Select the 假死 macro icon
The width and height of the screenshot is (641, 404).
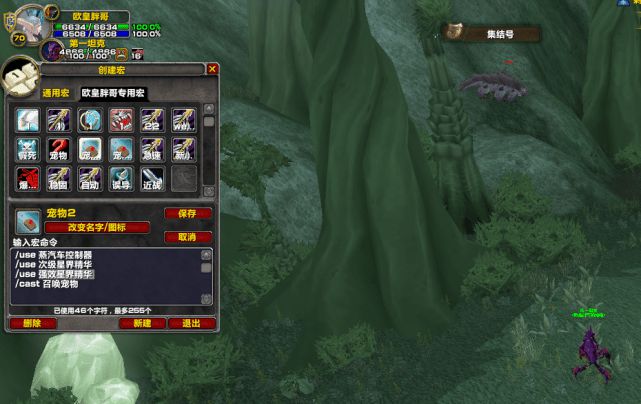(x=27, y=151)
